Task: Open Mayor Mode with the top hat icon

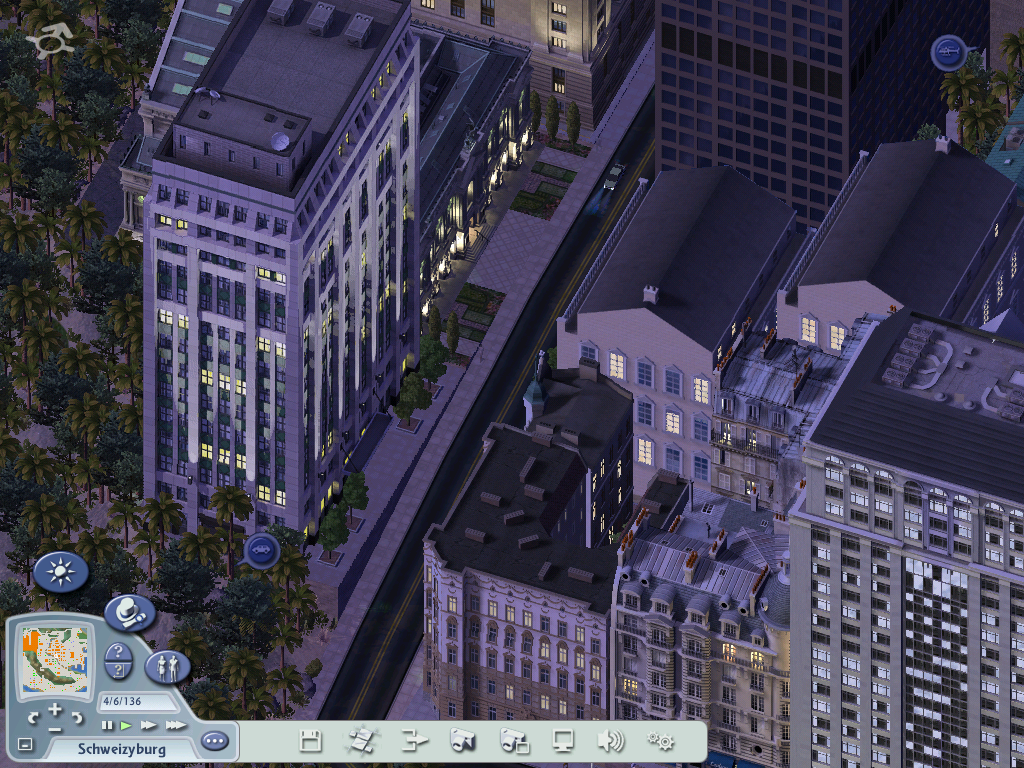Action: click(129, 612)
